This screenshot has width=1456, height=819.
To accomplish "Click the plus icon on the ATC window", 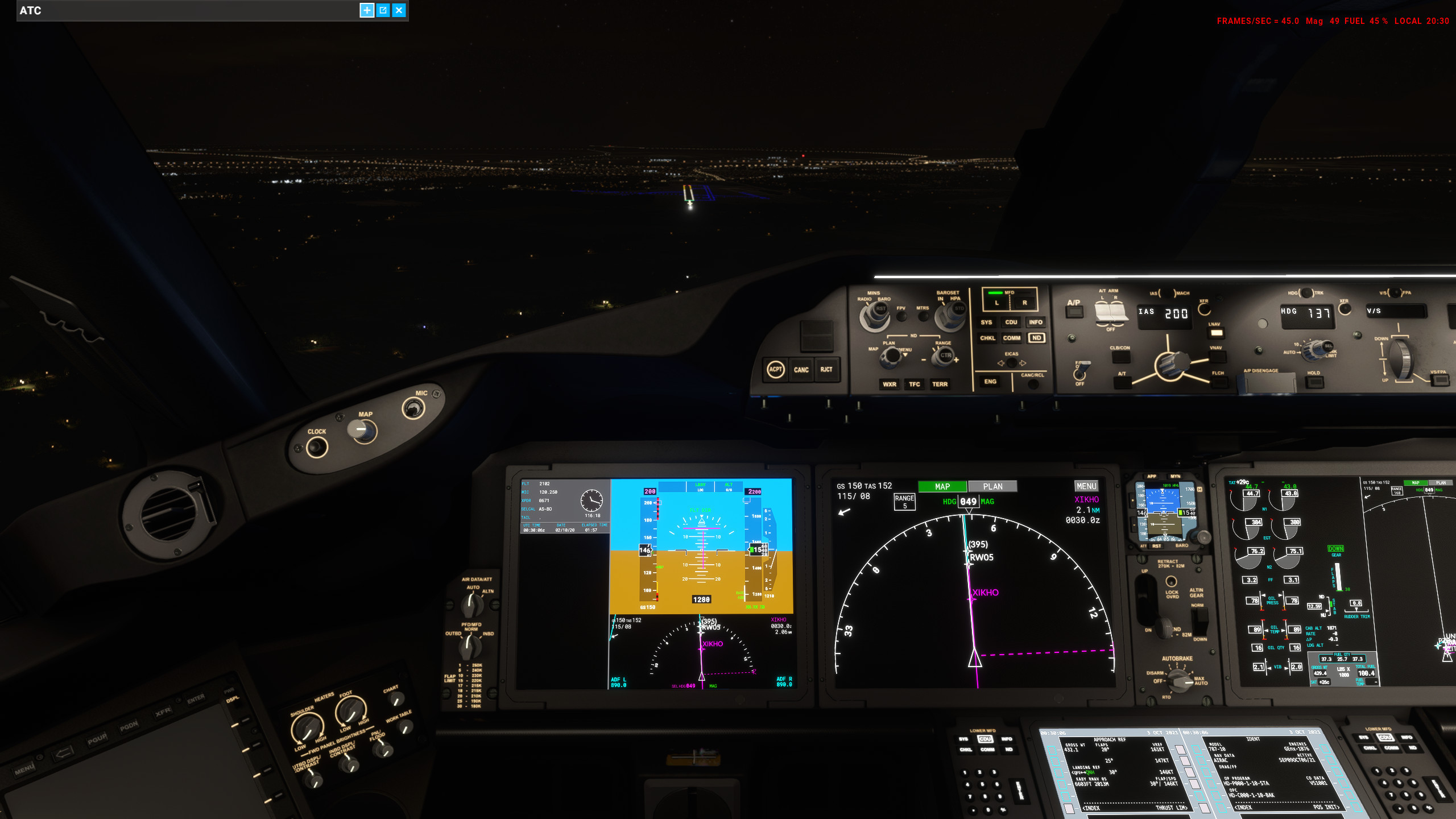I will click(367, 10).
